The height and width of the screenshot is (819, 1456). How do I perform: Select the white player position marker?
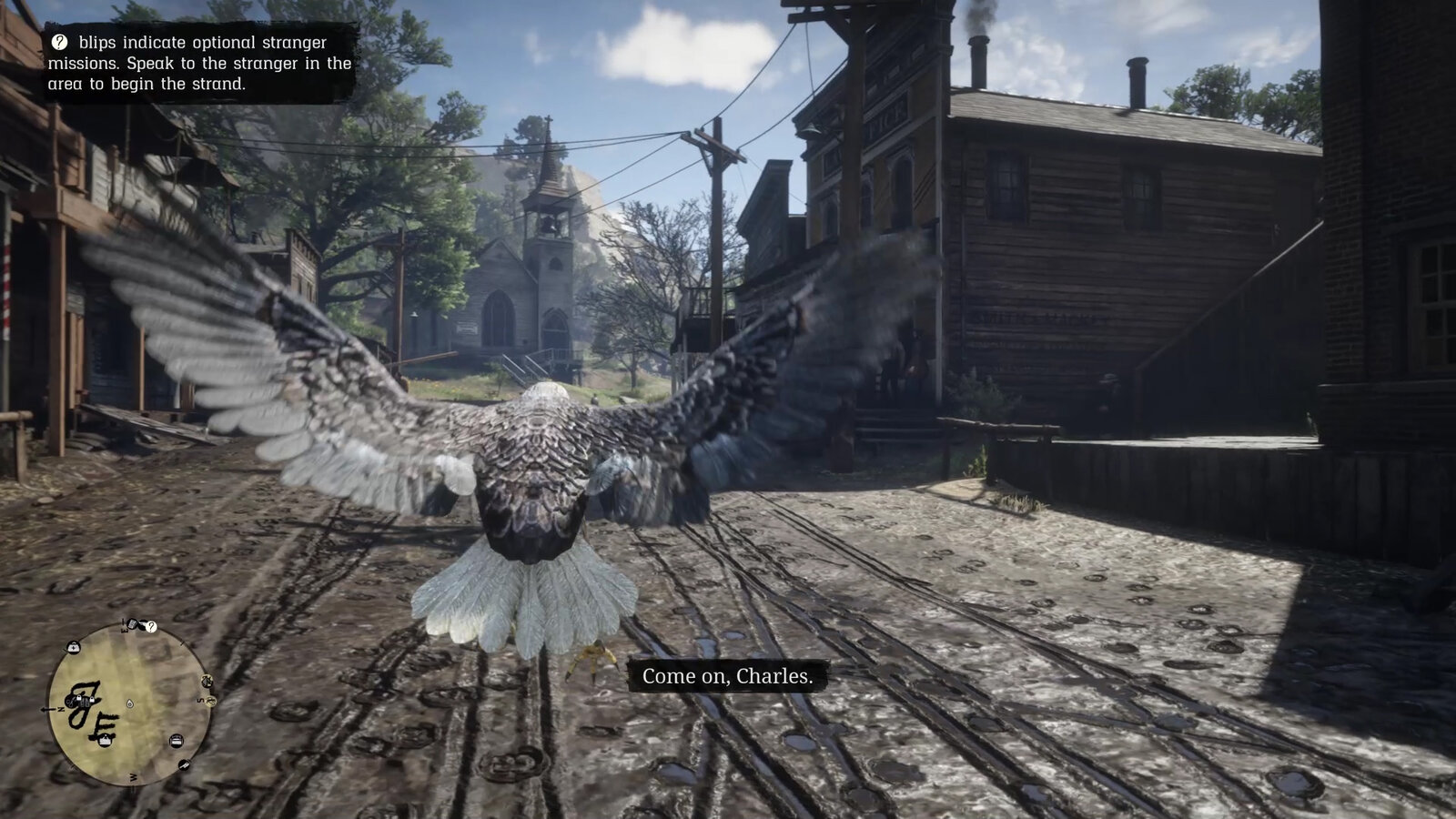point(130,703)
